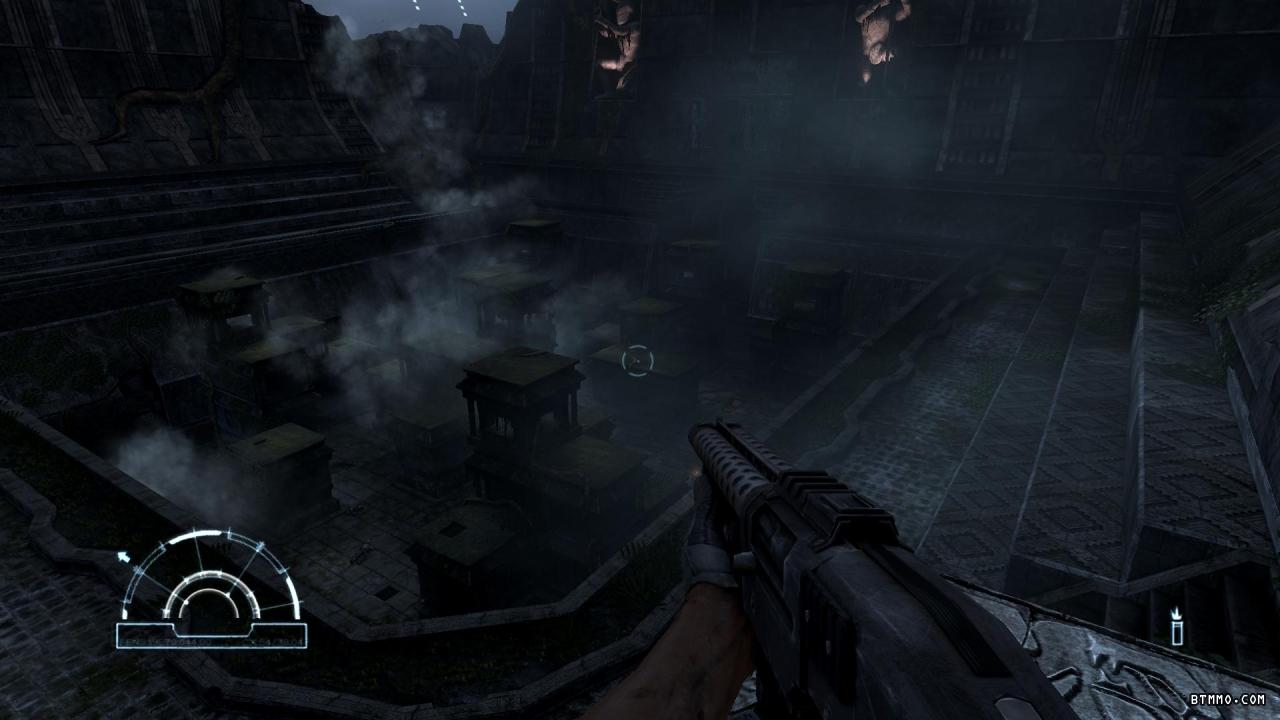Screen dimensions: 1280x720
Task: Select the flare icon
Action: click(x=1177, y=627)
